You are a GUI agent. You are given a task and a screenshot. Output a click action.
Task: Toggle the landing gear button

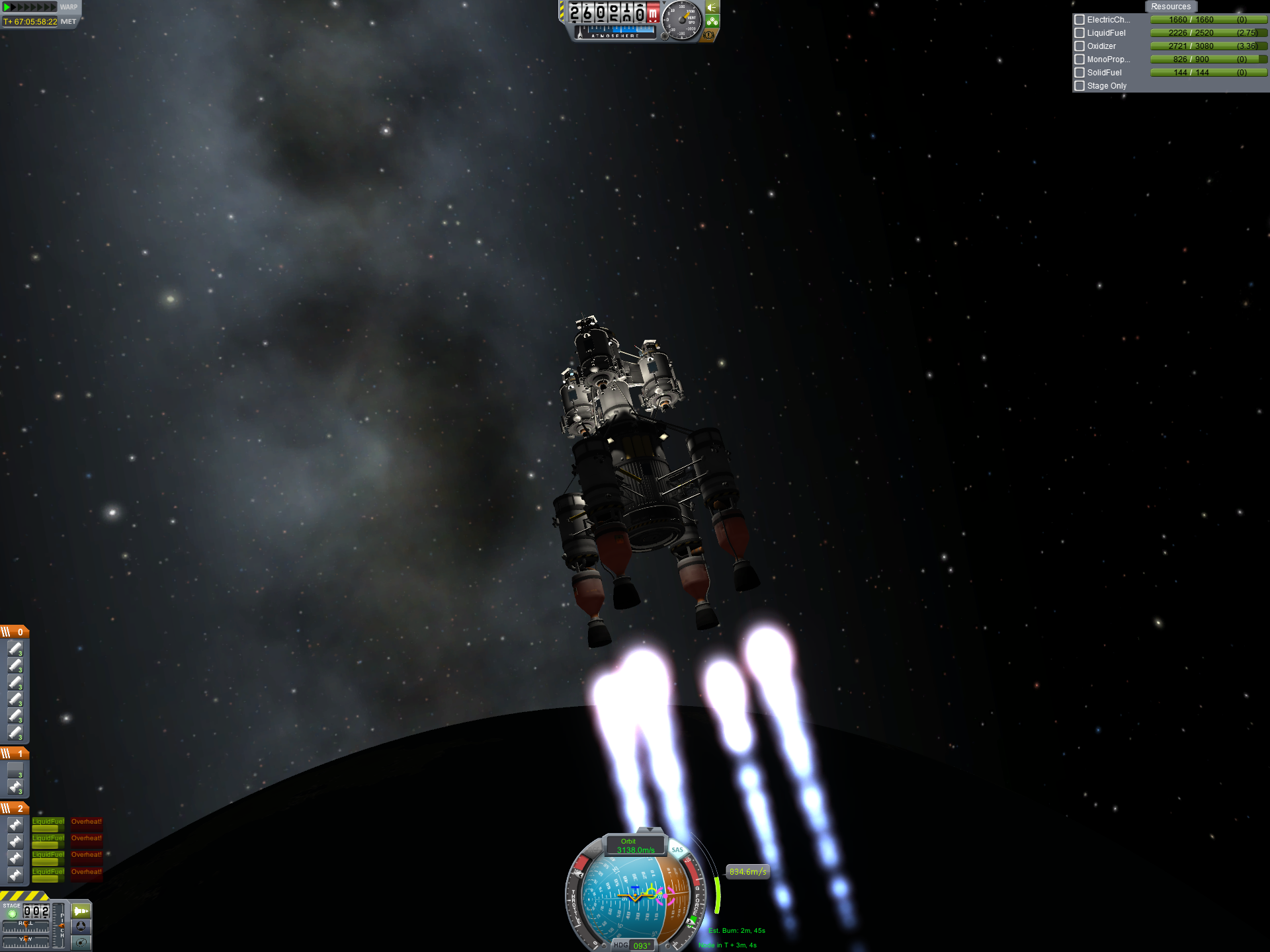pyautogui.click(x=712, y=21)
